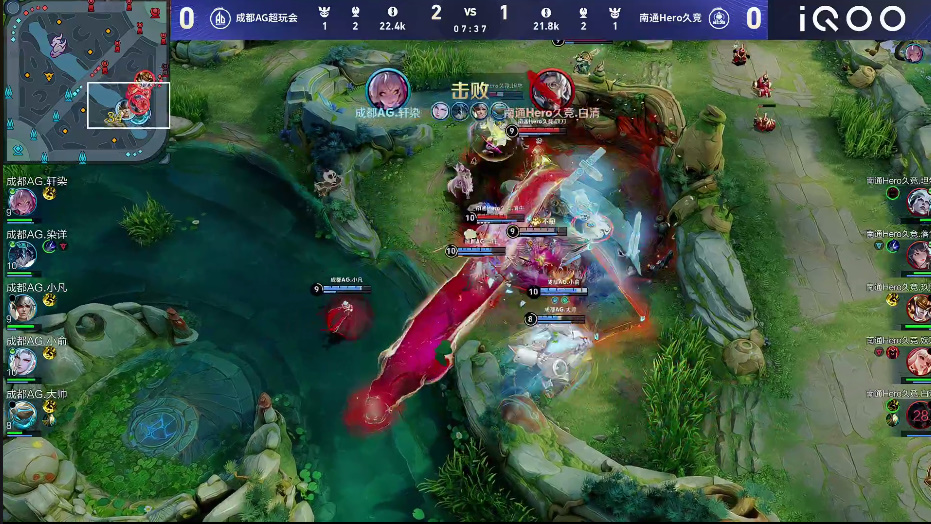Screen dimensions: 931x524
Task: Click the killer portrait in kill banner
Action: pos(387,89)
